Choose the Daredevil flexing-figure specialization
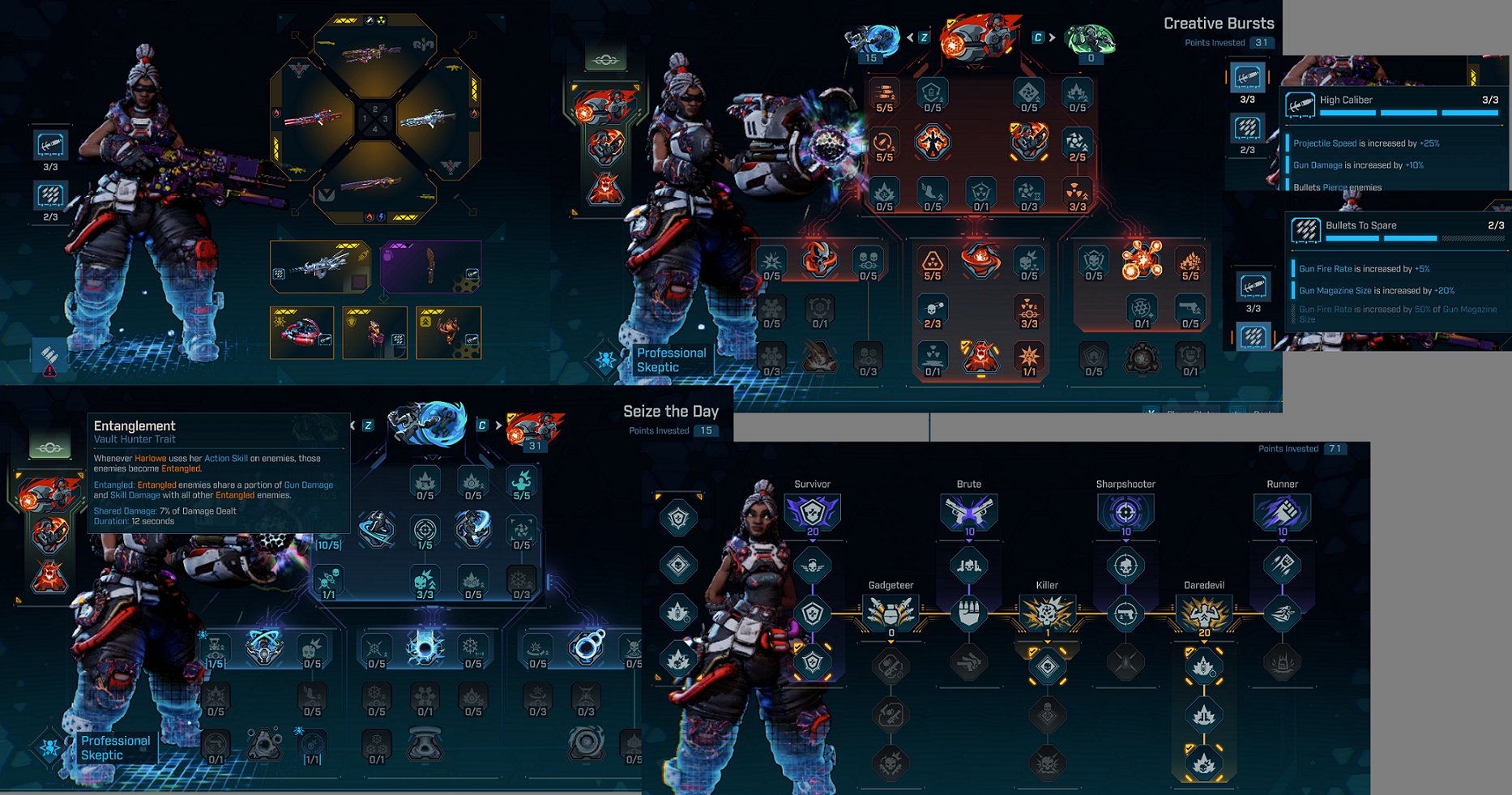Screen dimensions: 1512x795 point(1204,613)
